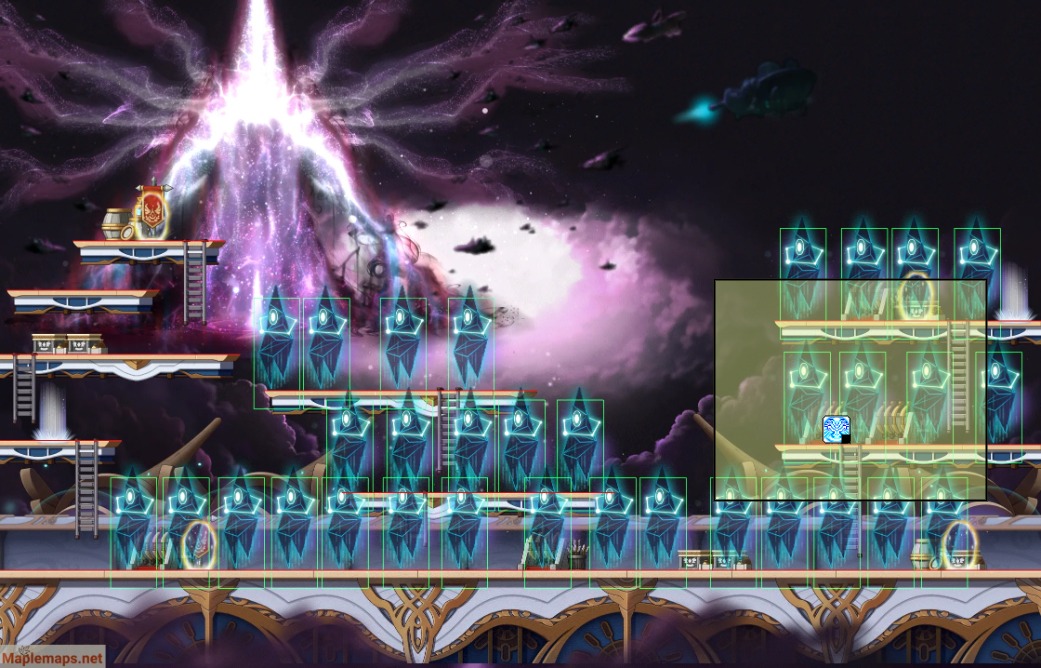Select the blue skill icon marker
Viewport: 1041px width, 668px height.
pos(836,429)
